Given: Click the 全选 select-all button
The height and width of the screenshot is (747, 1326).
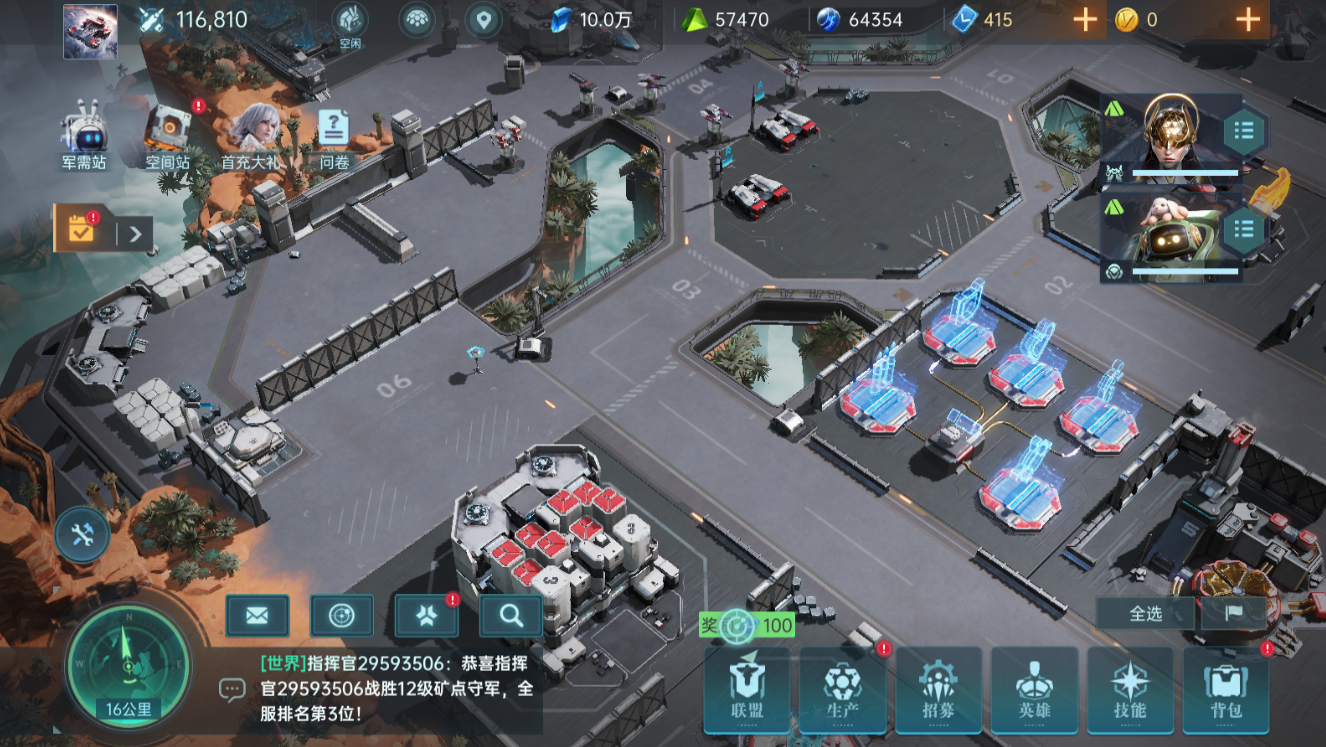Looking at the screenshot, I should tap(1146, 613).
